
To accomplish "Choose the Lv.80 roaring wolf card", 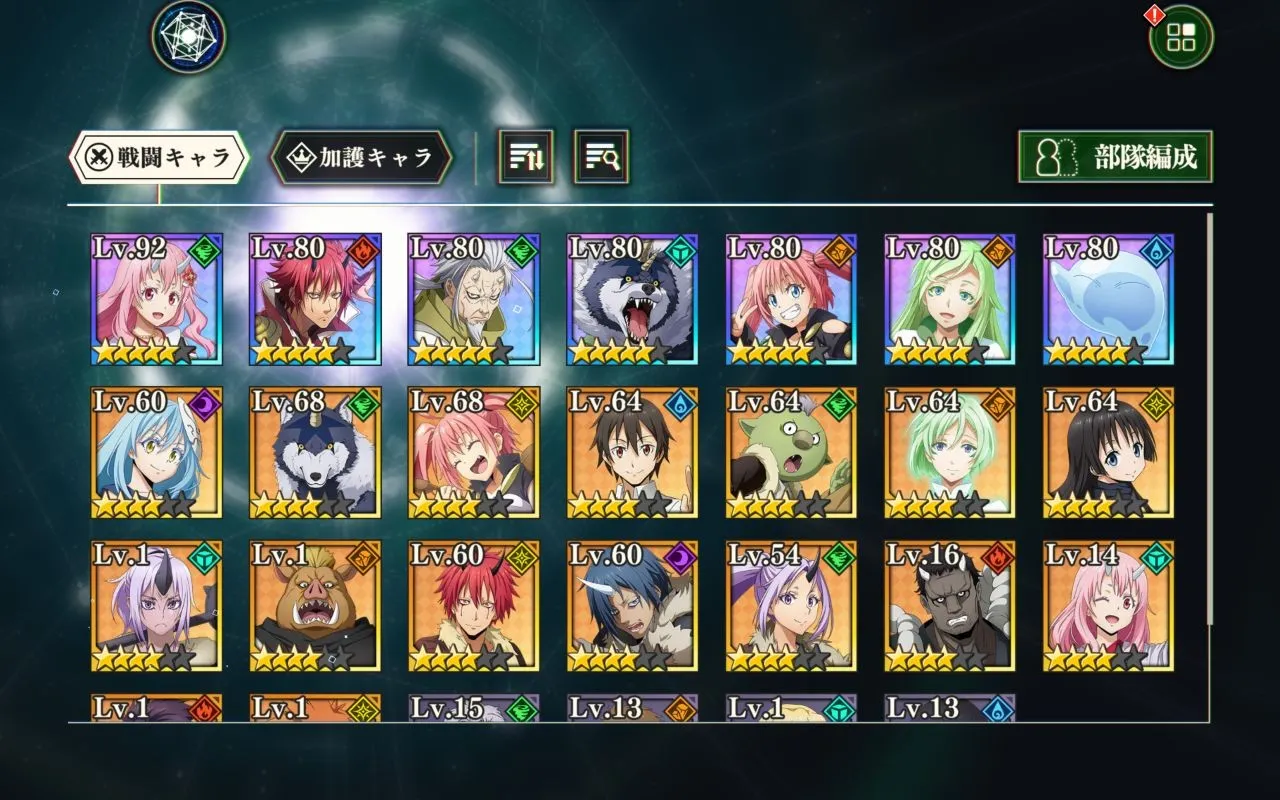I will coord(632,299).
